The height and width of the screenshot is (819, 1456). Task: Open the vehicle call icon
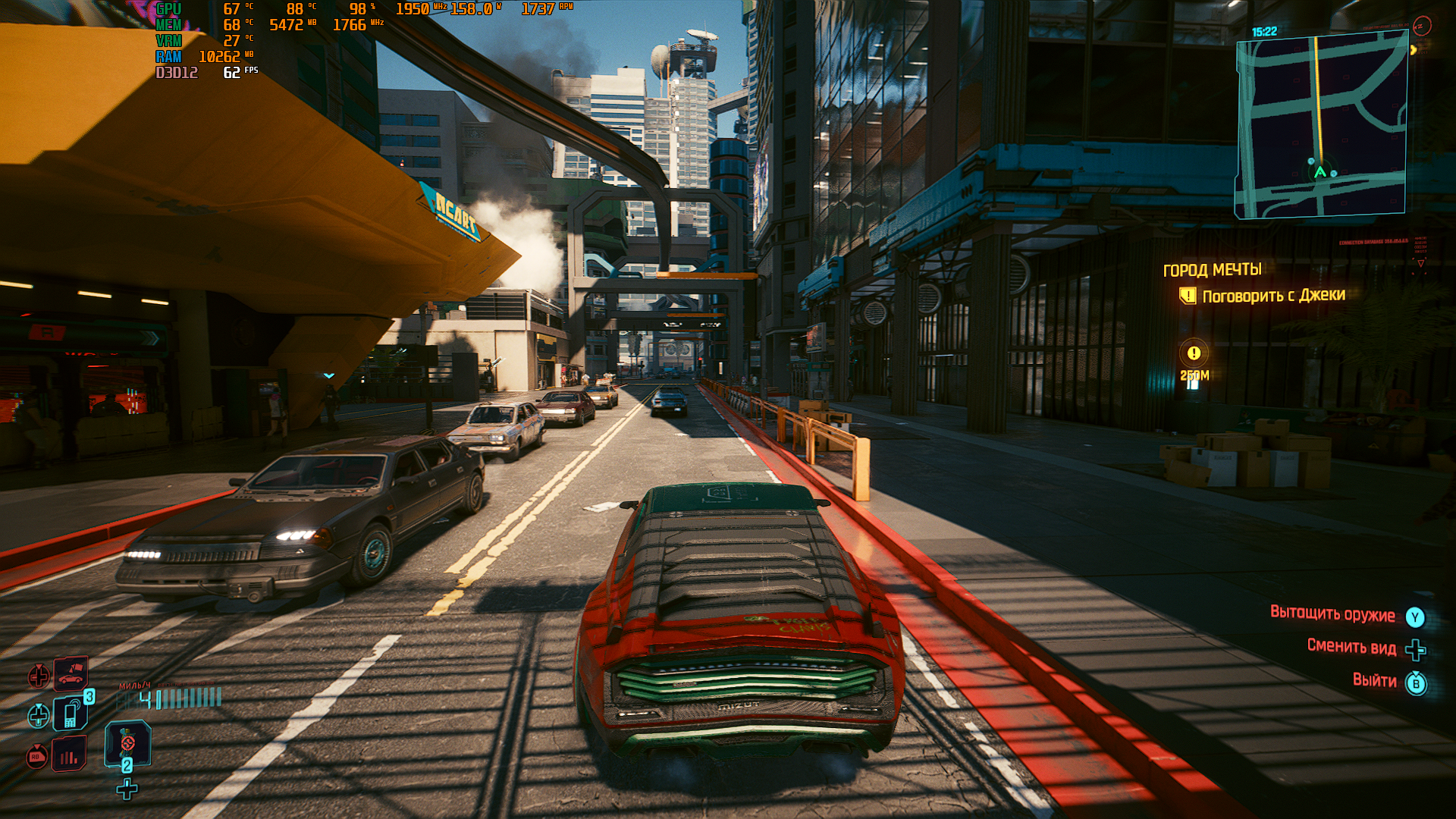point(70,673)
